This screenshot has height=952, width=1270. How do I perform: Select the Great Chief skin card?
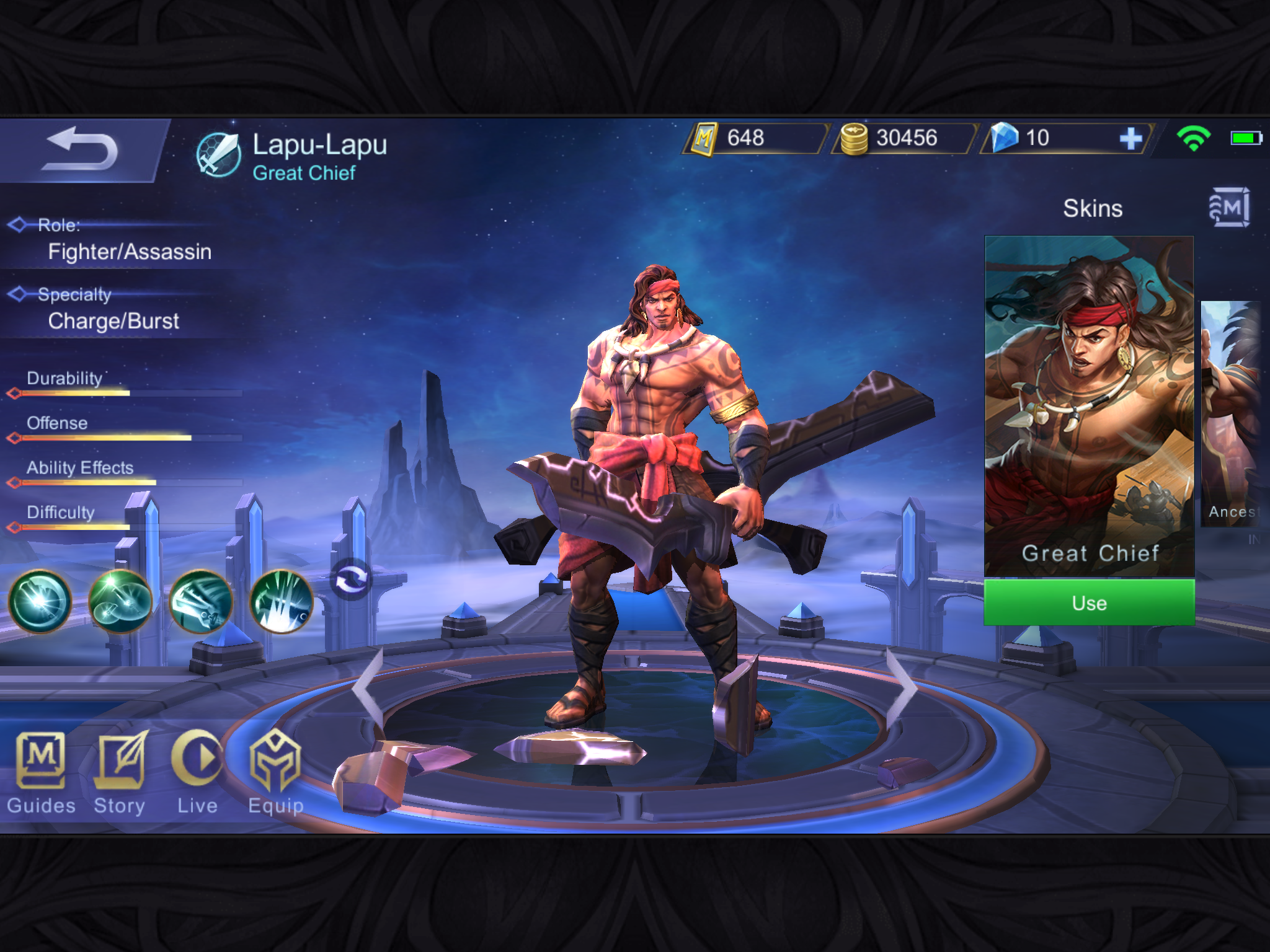(1089, 406)
